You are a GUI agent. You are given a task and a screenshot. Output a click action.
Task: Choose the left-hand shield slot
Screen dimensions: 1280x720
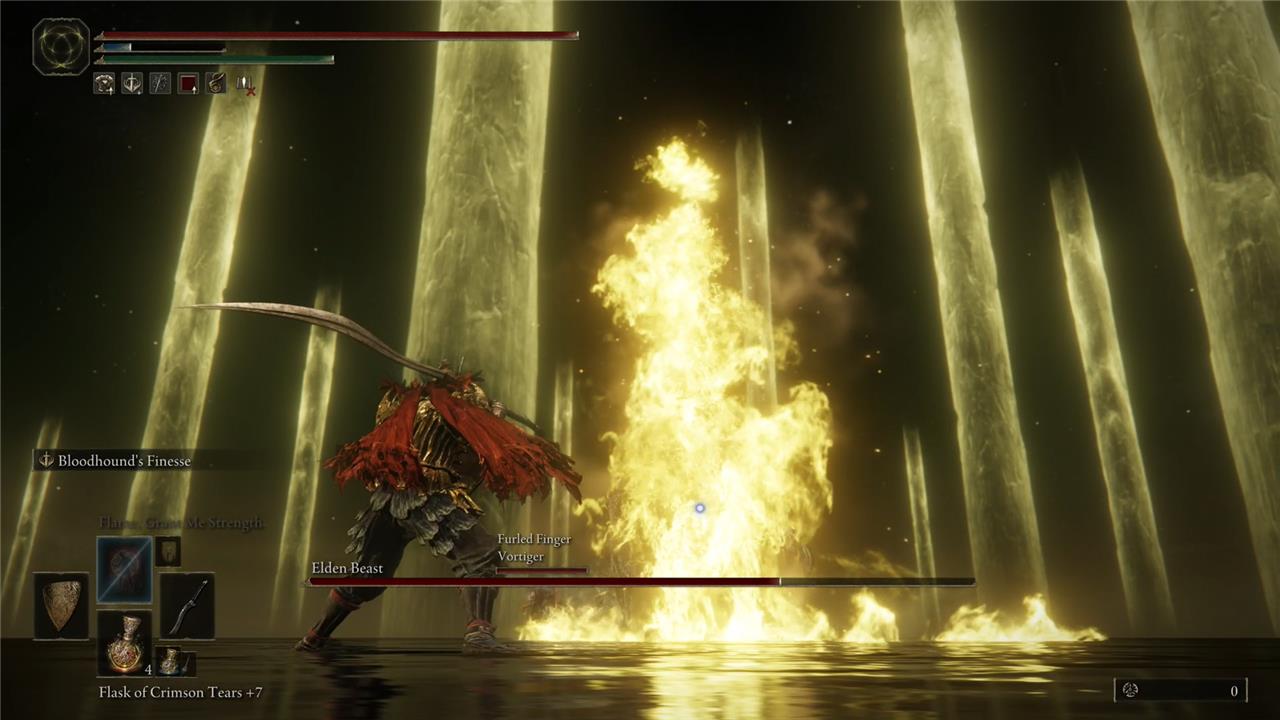[x=61, y=606]
